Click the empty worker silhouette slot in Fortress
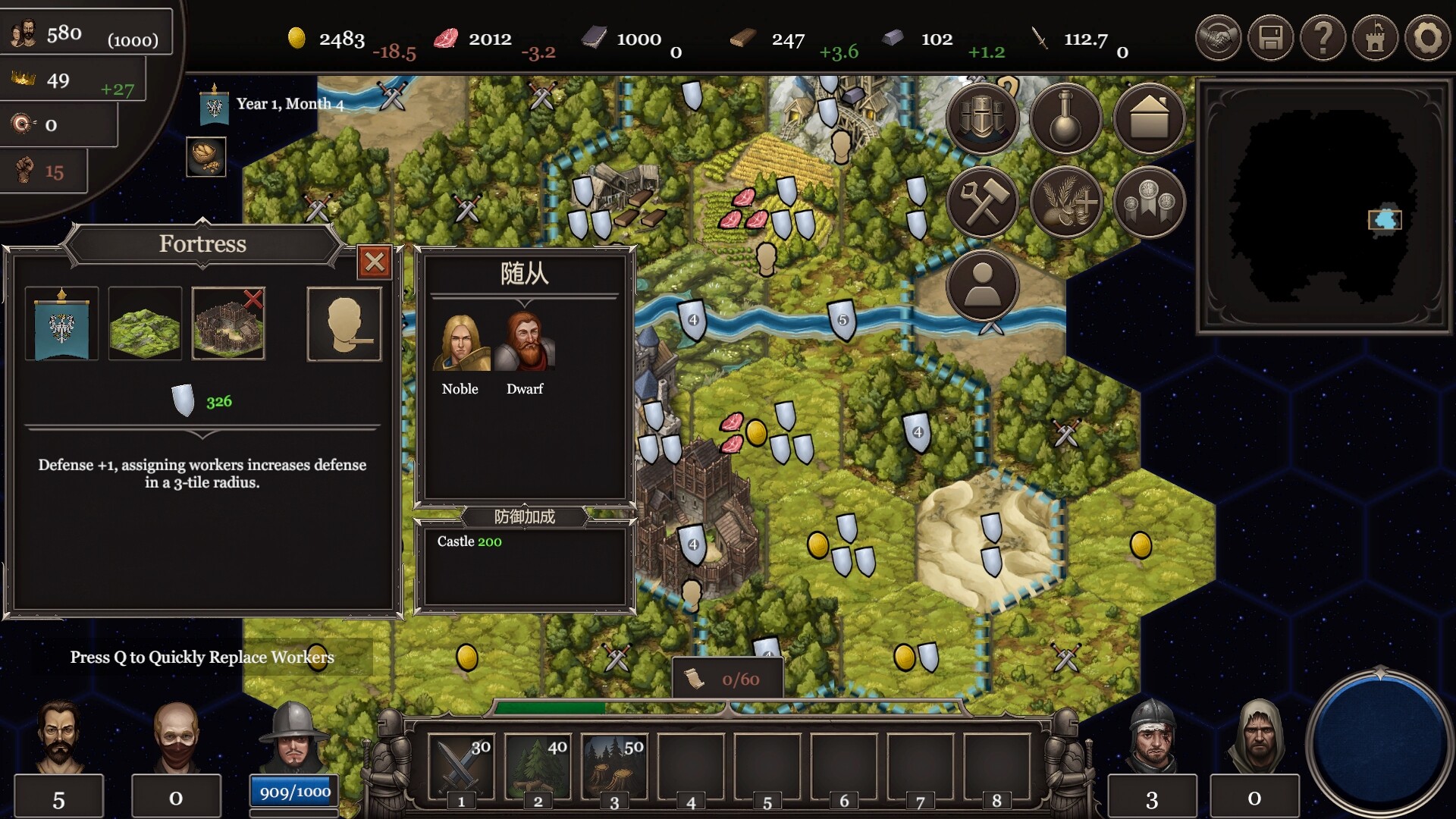The height and width of the screenshot is (819, 1456). point(344,324)
